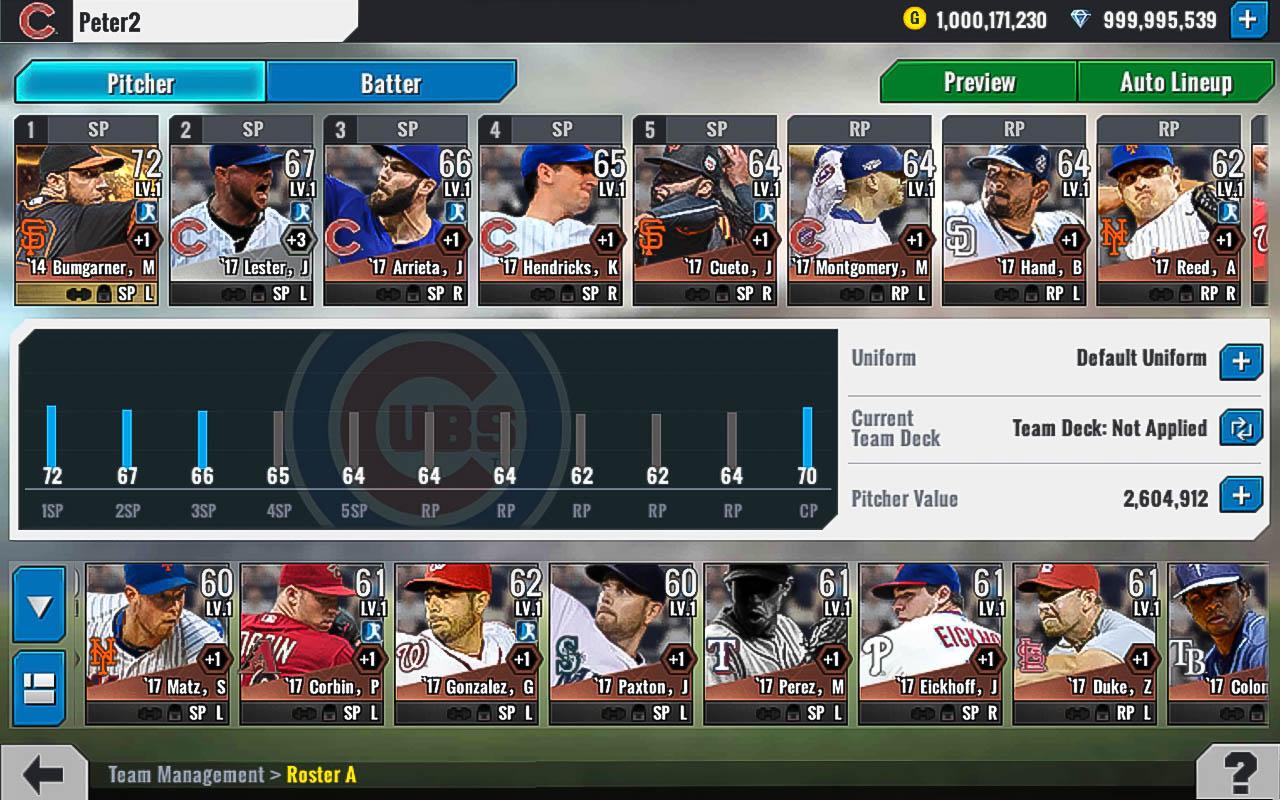Swap the current Team Deck
Screen dimensions: 1280x800
click(1240, 429)
